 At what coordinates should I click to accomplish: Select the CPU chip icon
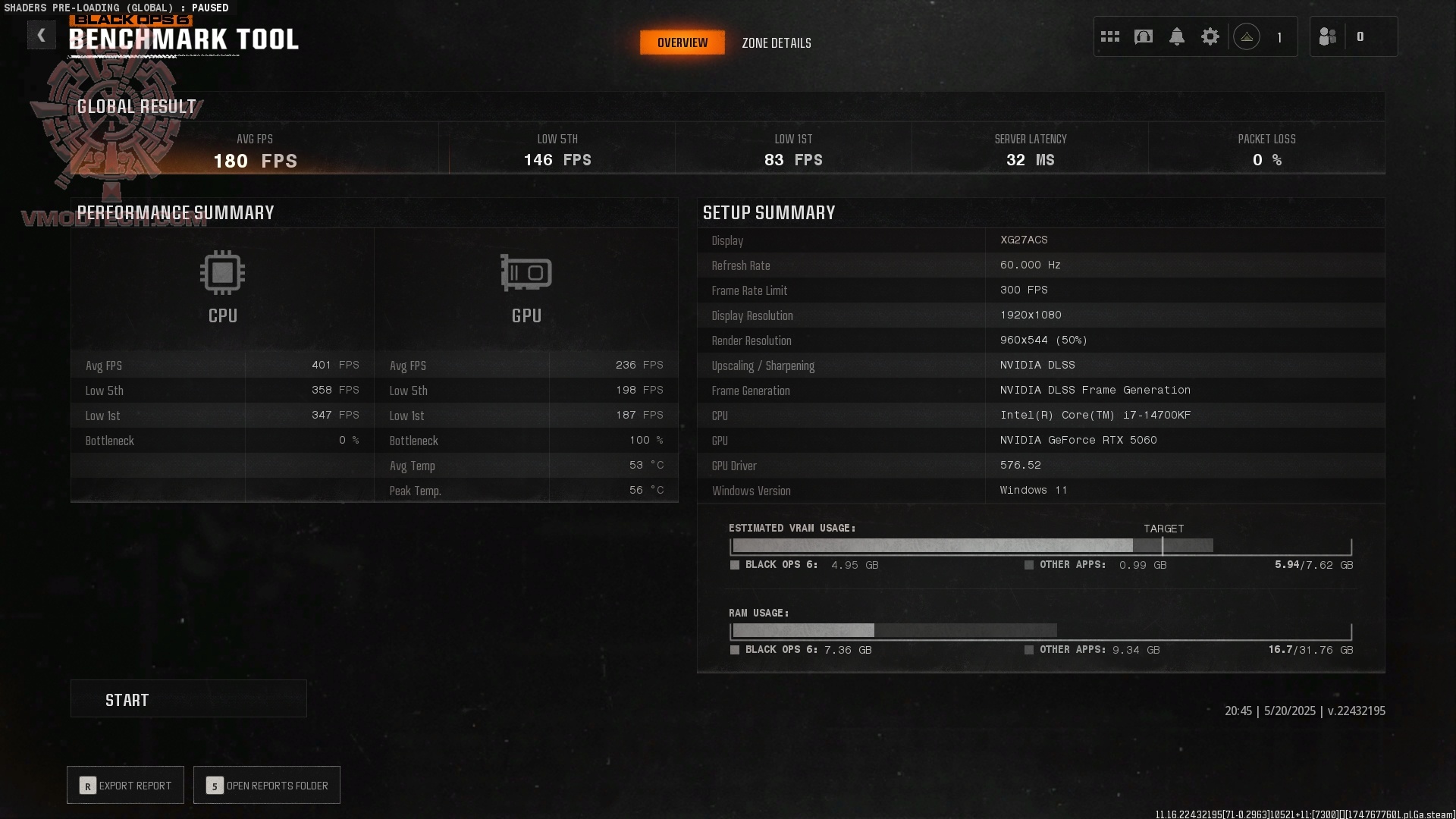point(222,271)
